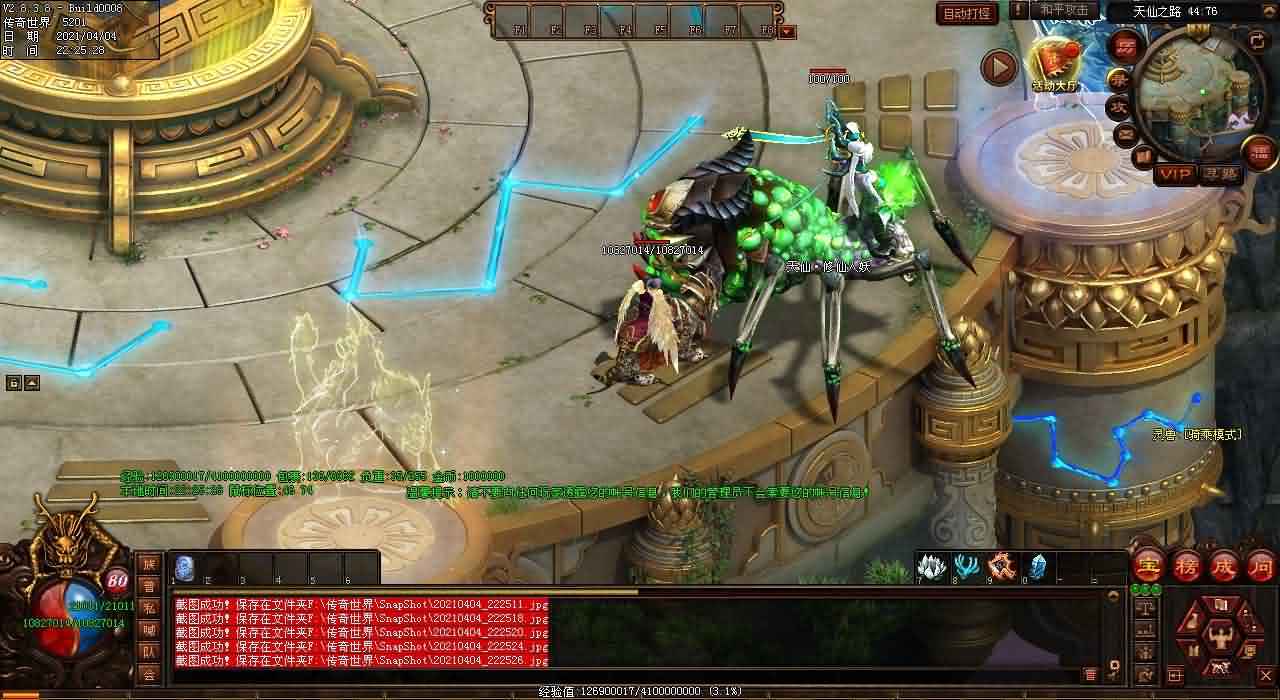The height and width of the screenshot is (700, 1280).
Task: Click the minimap's rotate arrows button
Action: 1258,40
